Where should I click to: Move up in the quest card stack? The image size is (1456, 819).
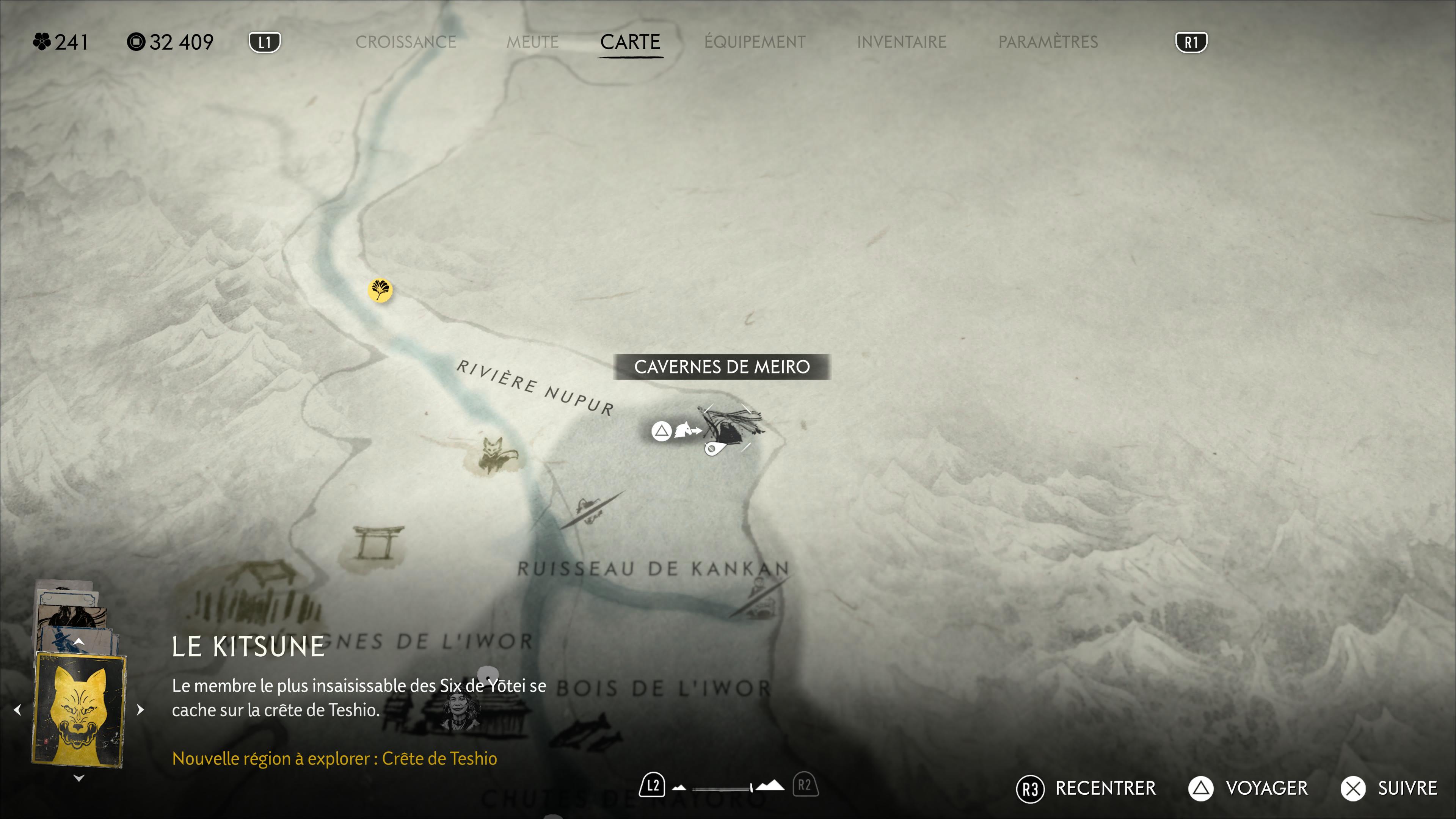[x=79, y=642]
